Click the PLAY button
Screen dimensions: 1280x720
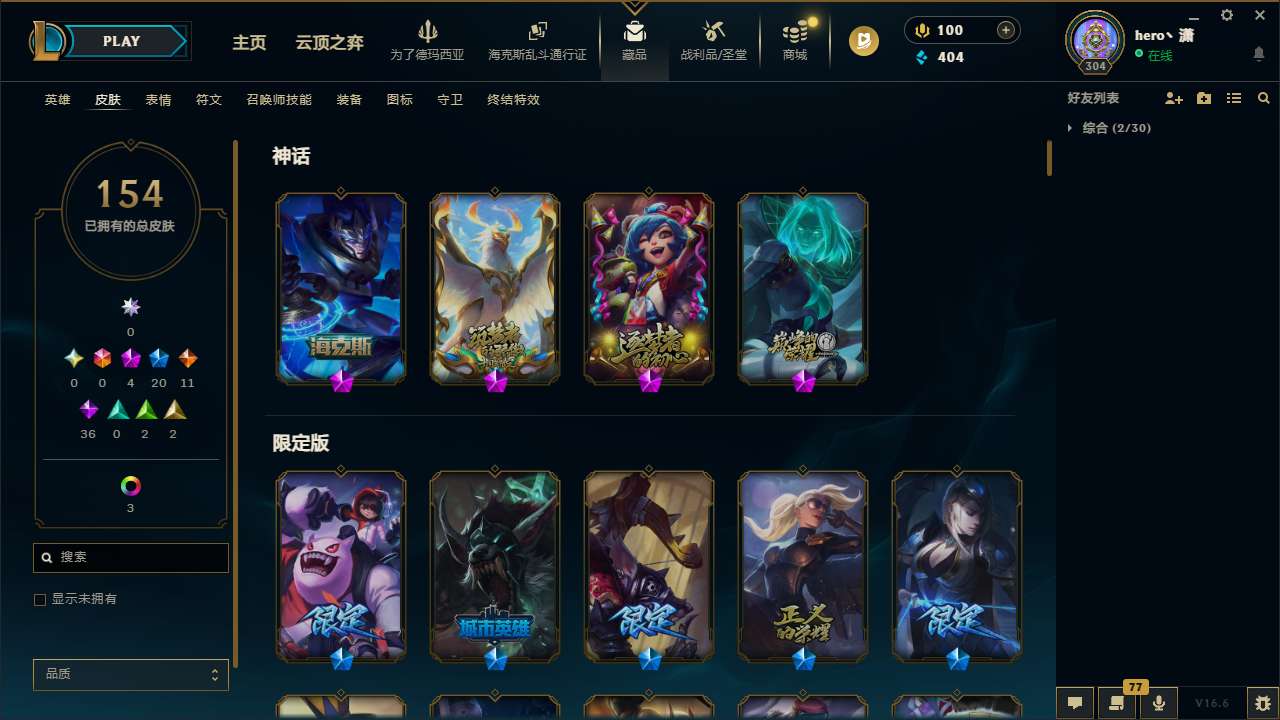pyautogui.click(x=121, y=41)
